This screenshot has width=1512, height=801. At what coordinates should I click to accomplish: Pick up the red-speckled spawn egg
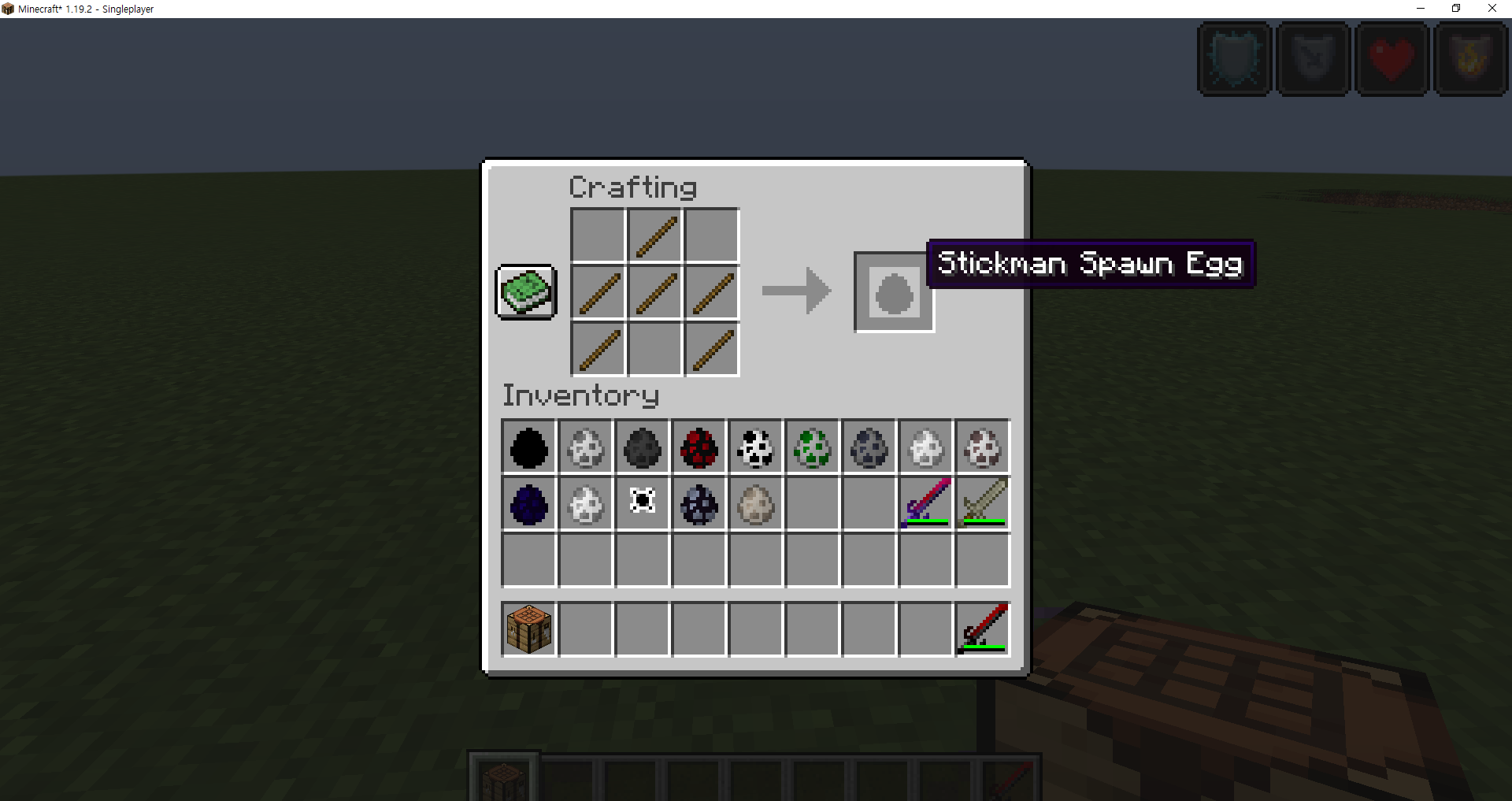tap(699, 447)
